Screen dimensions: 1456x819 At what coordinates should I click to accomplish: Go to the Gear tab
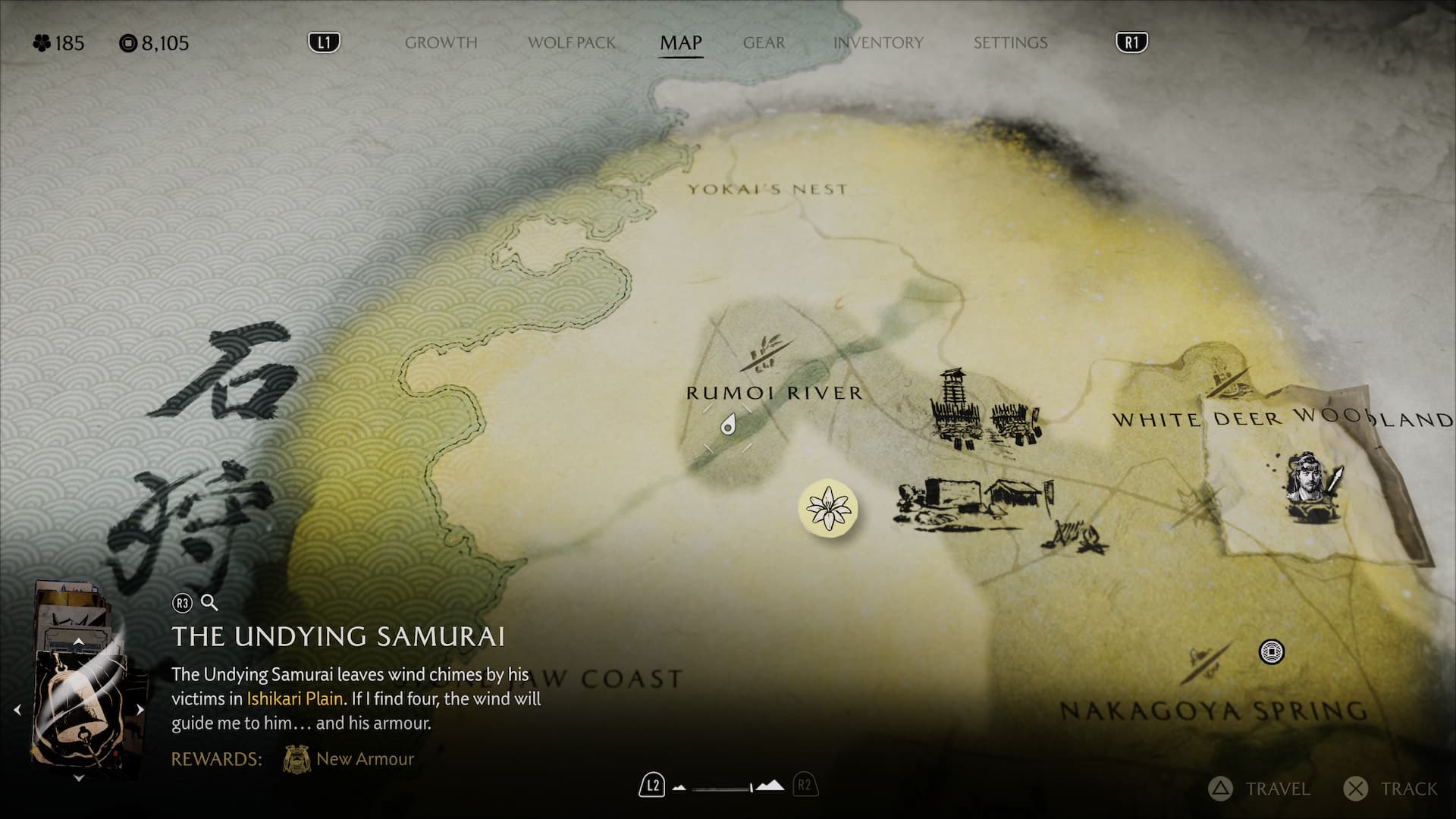tap(764, 43)
